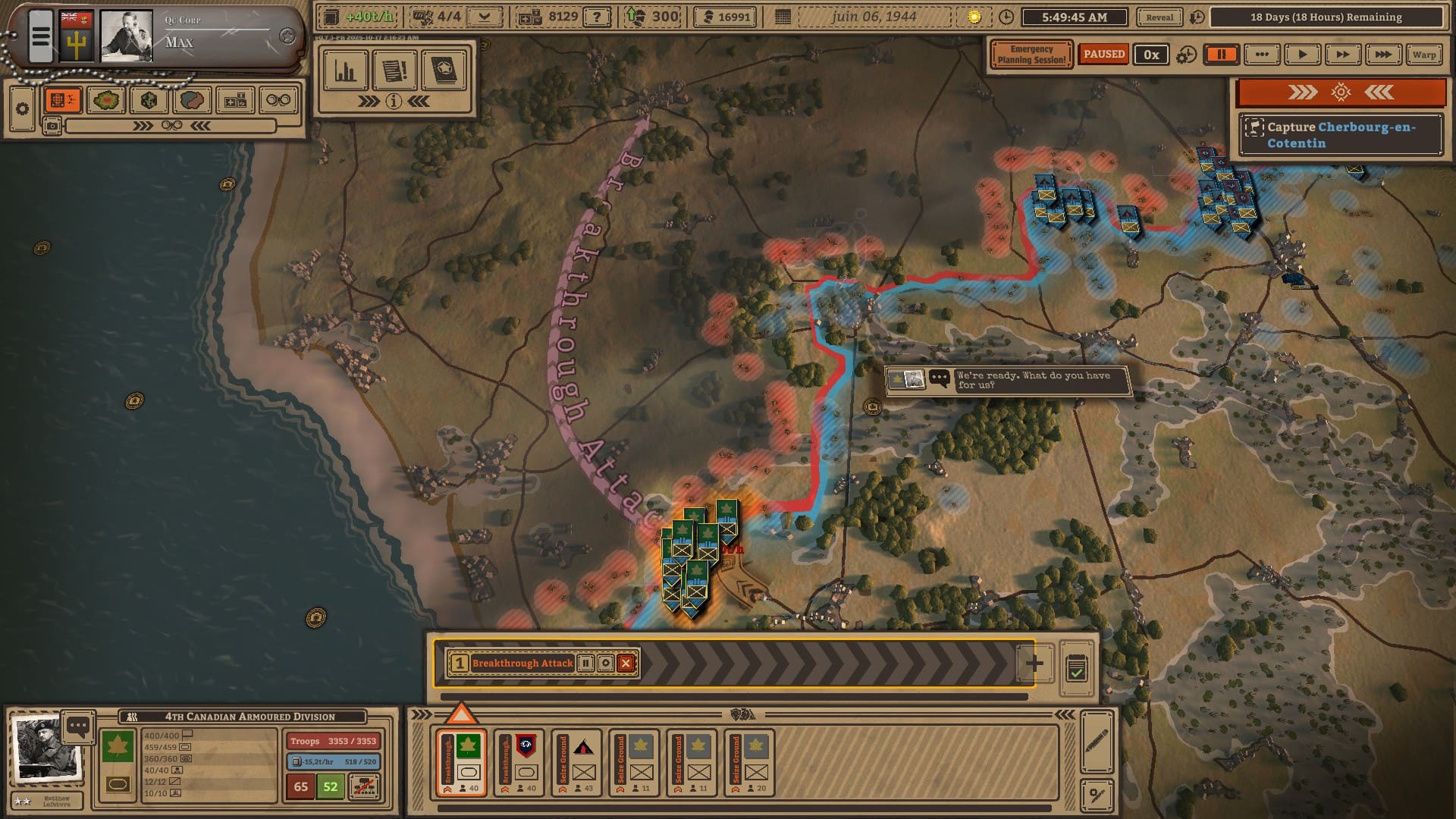Select the Capture Cherbourg-en-Cotentin objective
This screenshot has width=1456, height=819.
(1341, 135)
